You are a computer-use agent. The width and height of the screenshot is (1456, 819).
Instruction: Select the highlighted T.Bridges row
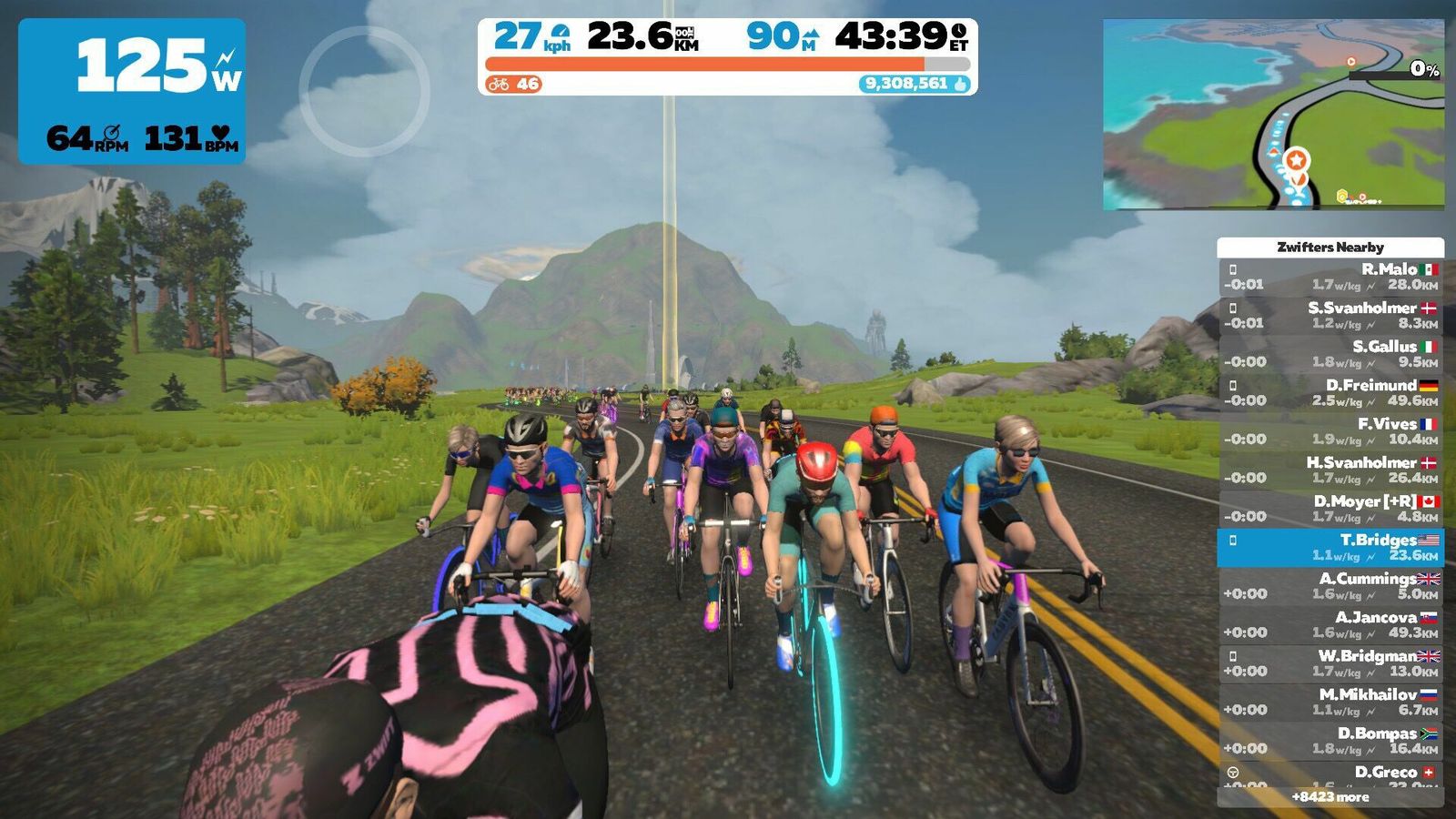1330,547
